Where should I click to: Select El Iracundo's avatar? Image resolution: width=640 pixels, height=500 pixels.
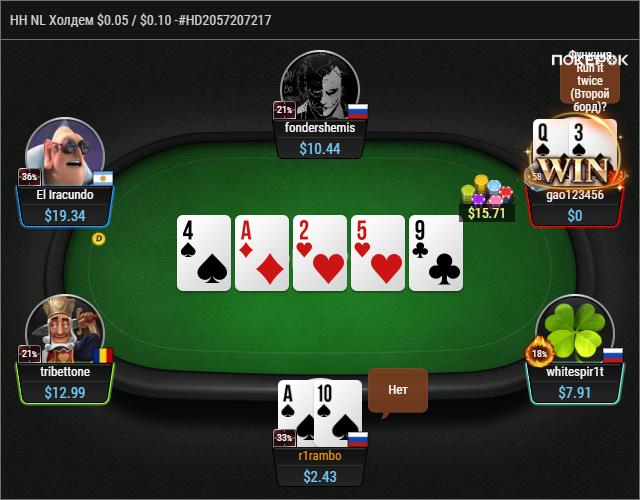click(65, 152)
